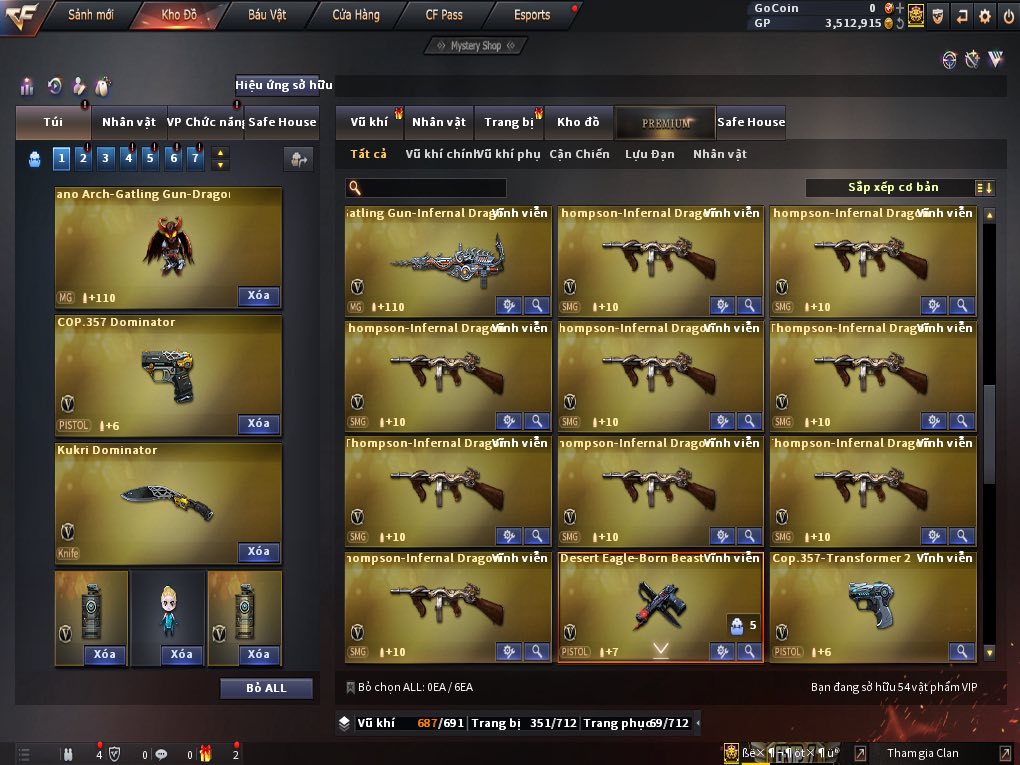
Task: Open the CF Pass menu
Action: point(444,15)
